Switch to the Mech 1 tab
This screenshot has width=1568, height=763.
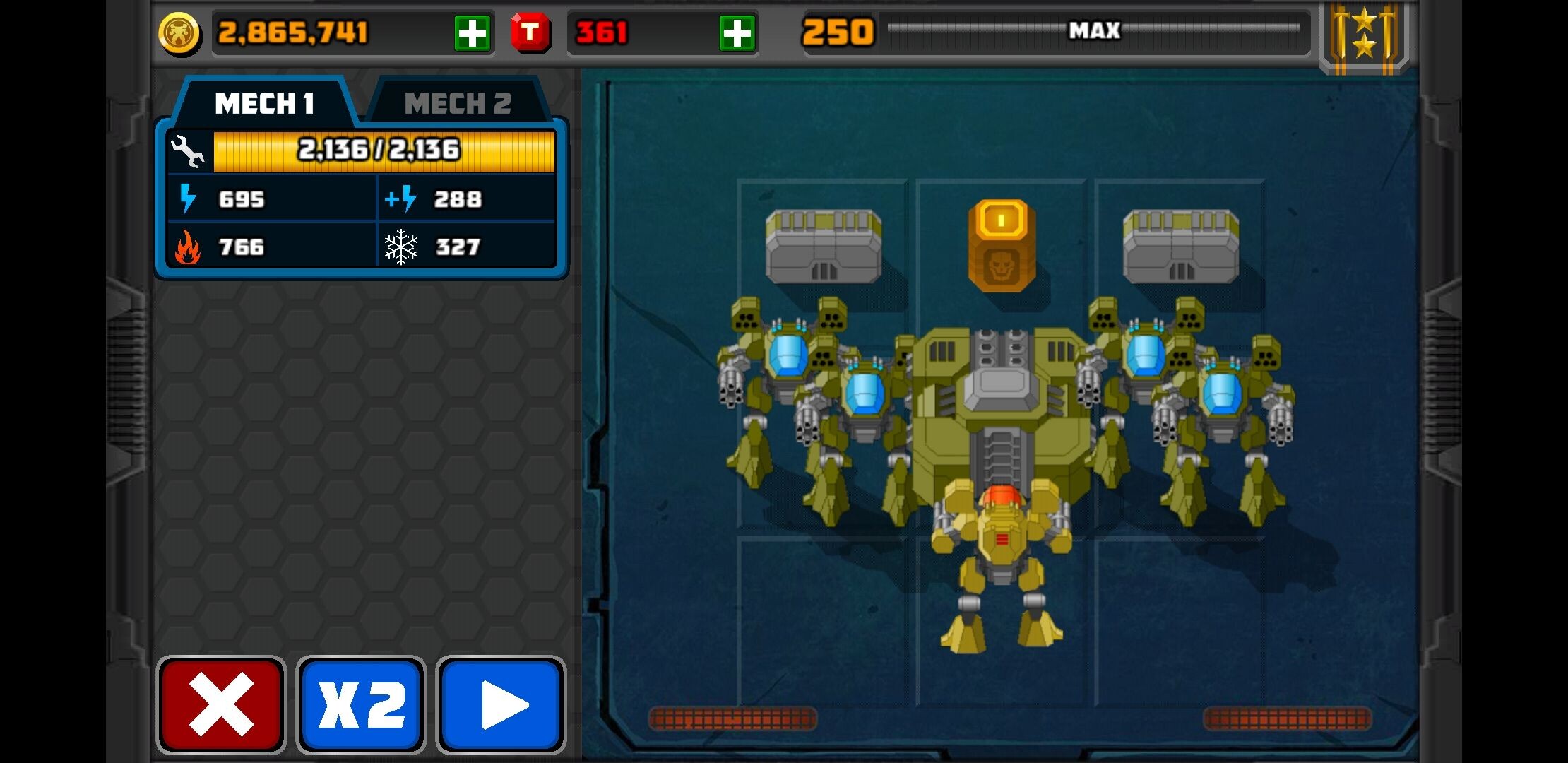tap(263, 104)
